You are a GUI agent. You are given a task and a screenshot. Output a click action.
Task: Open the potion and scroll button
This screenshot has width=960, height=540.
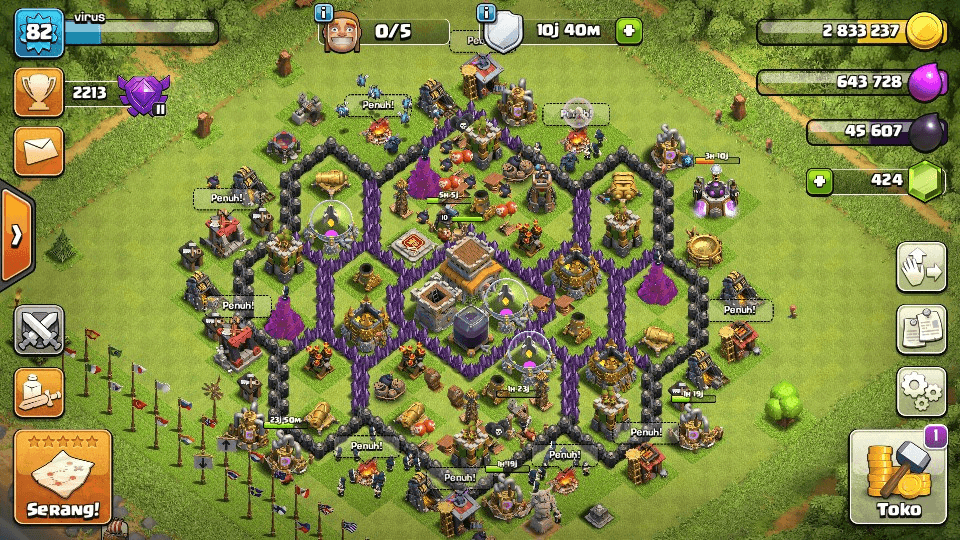39,392
